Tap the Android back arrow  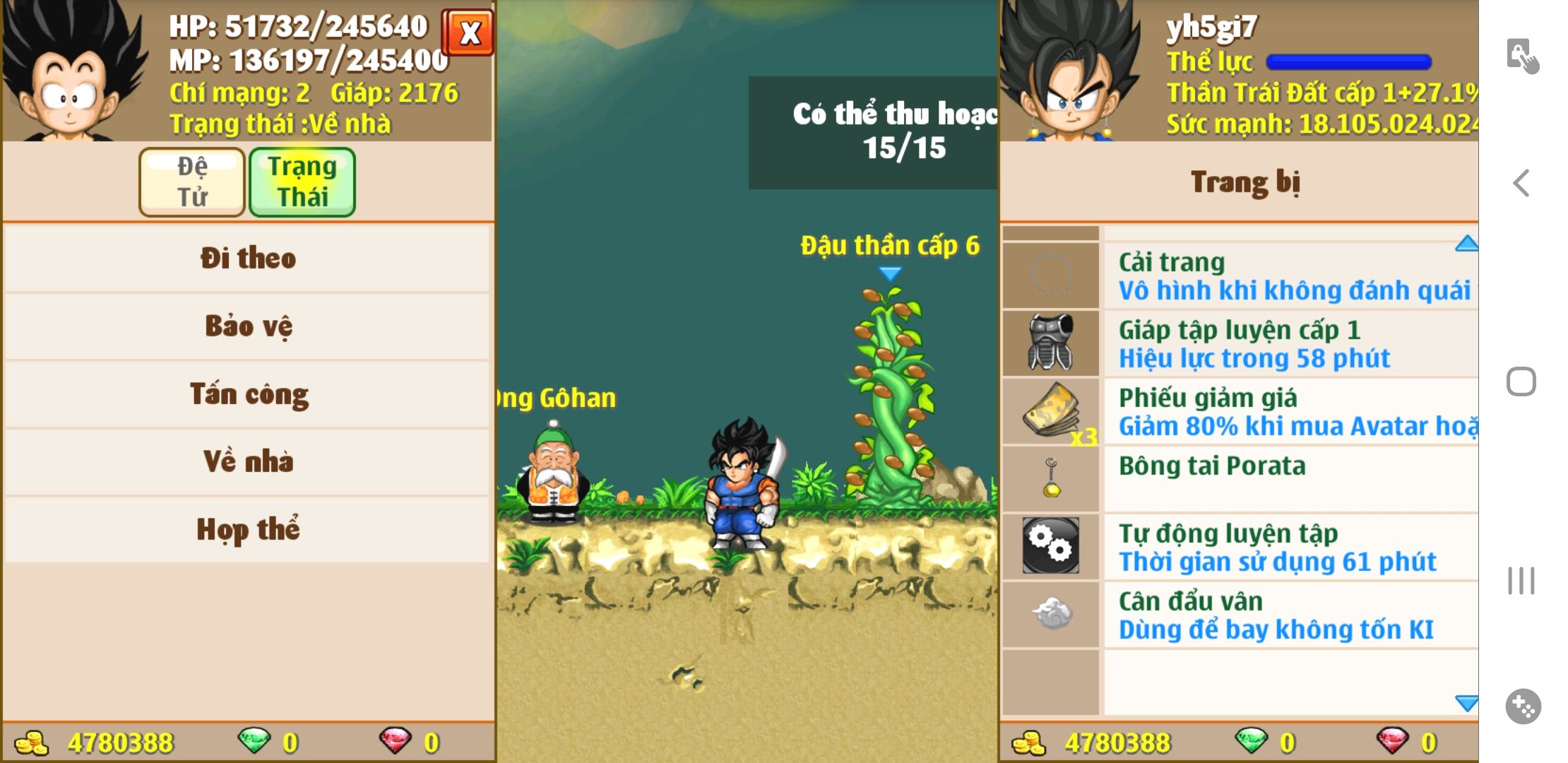[x=1521, y=183]
